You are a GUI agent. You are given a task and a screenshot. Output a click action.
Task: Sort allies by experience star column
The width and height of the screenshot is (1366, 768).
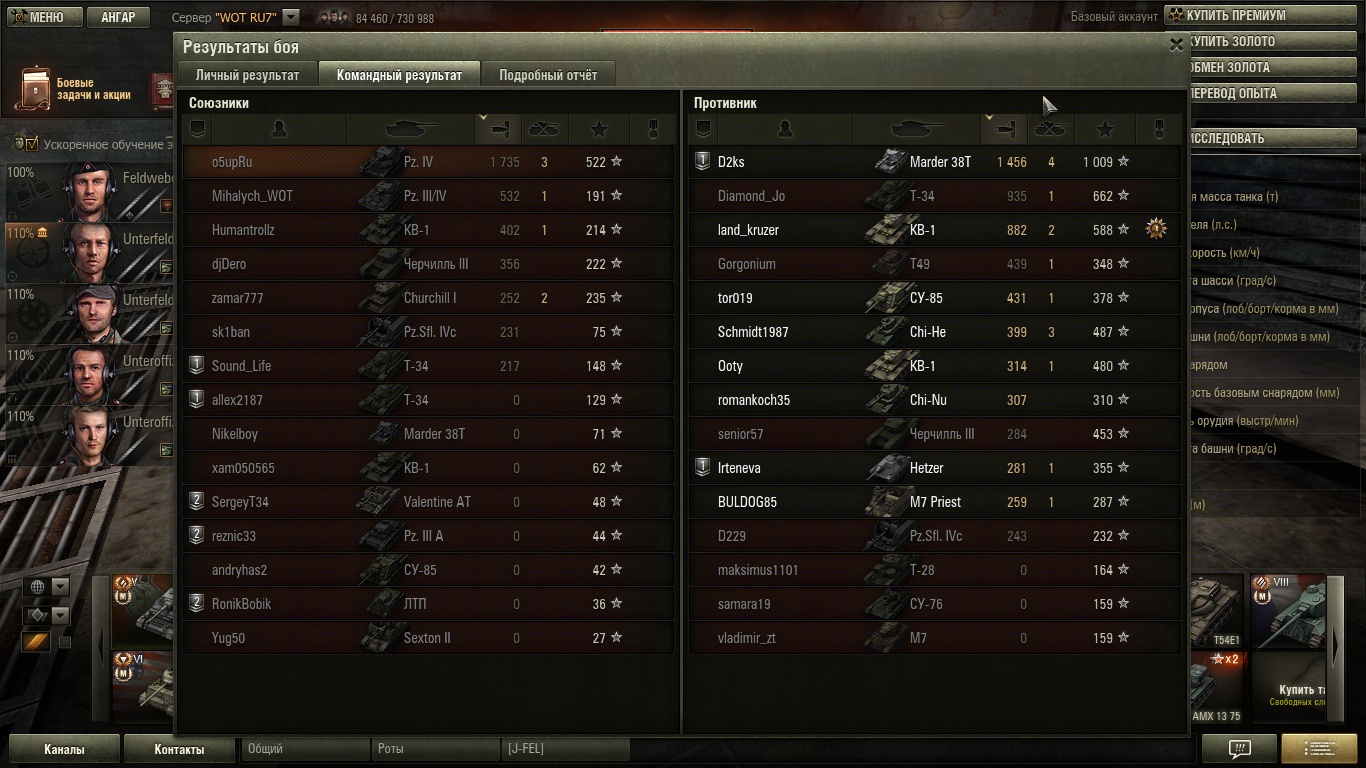click(599, 129)
